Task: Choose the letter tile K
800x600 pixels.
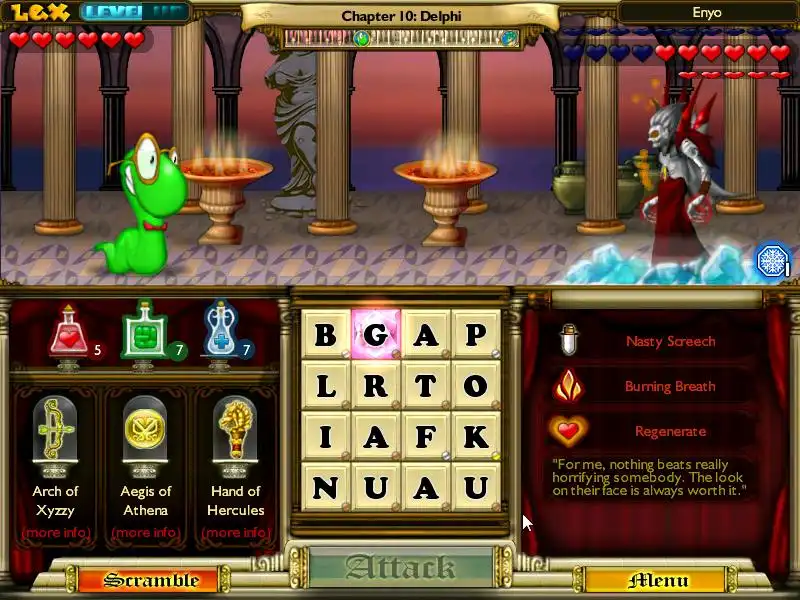Action: click(x=476, y=437)
